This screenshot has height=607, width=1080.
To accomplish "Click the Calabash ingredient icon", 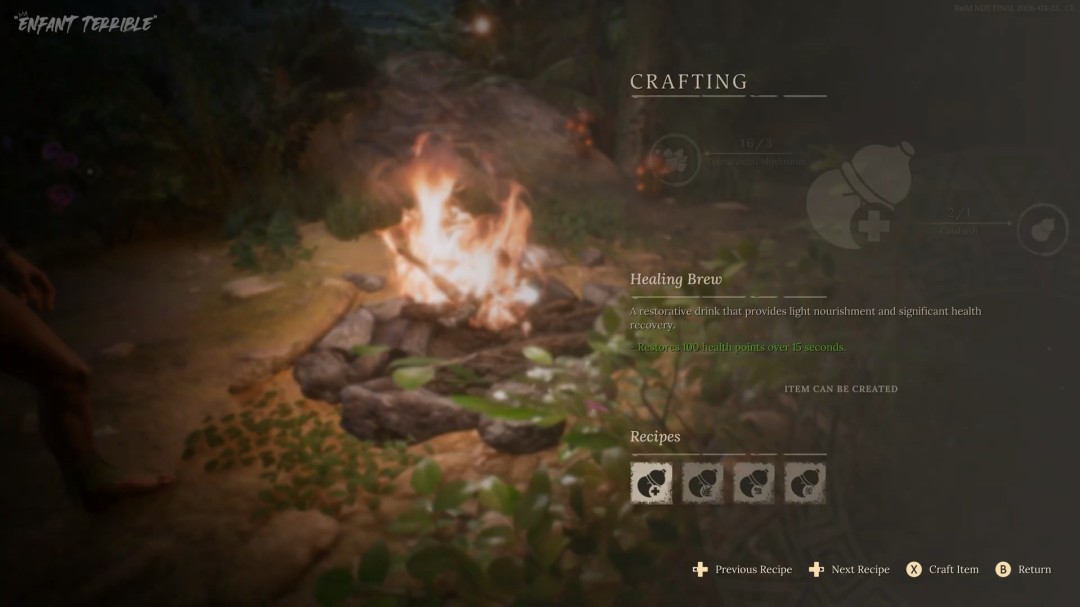I will click(1043, 229).
